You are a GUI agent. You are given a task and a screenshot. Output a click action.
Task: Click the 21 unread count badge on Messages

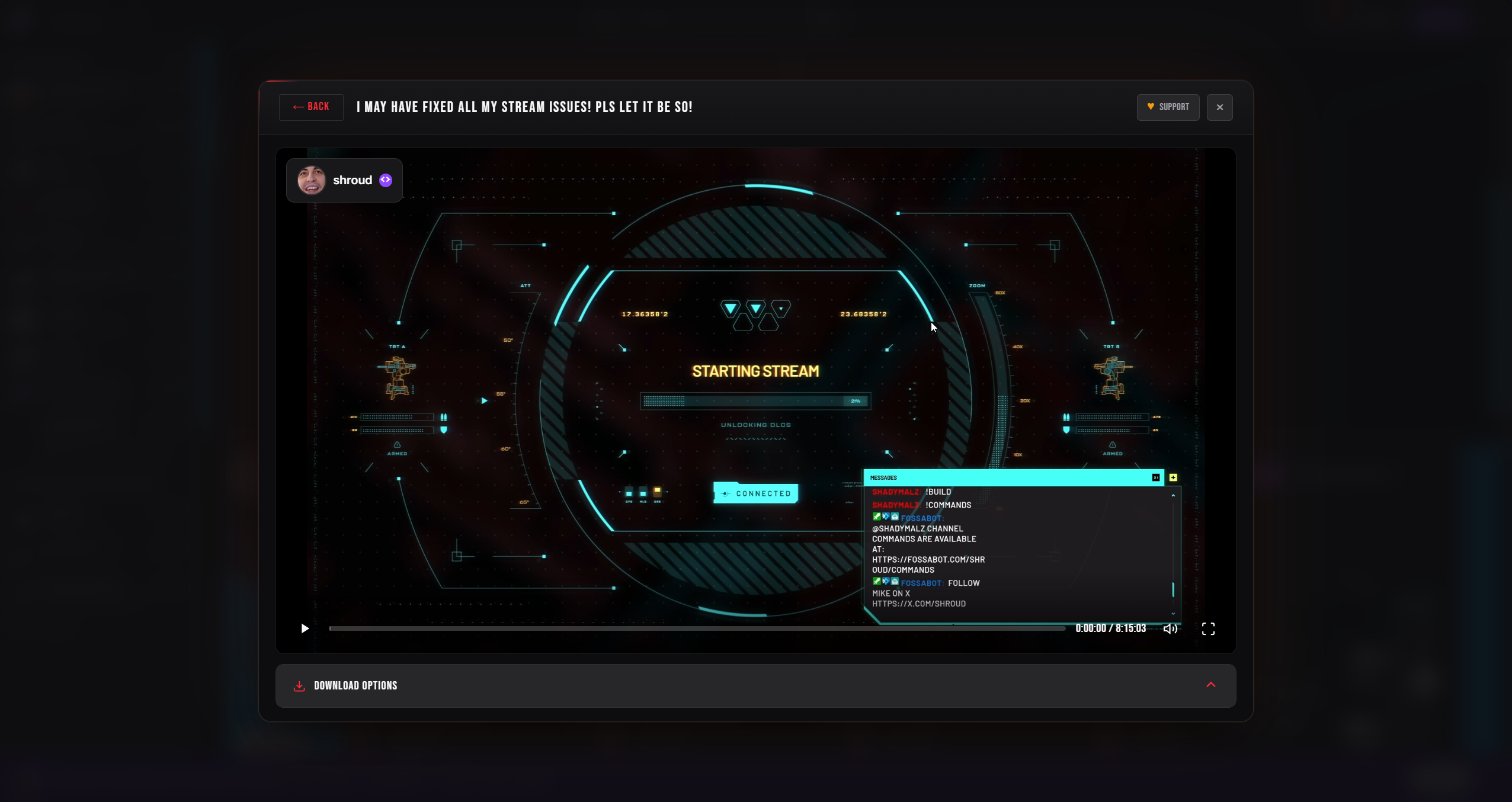[x=1155, y=477]
